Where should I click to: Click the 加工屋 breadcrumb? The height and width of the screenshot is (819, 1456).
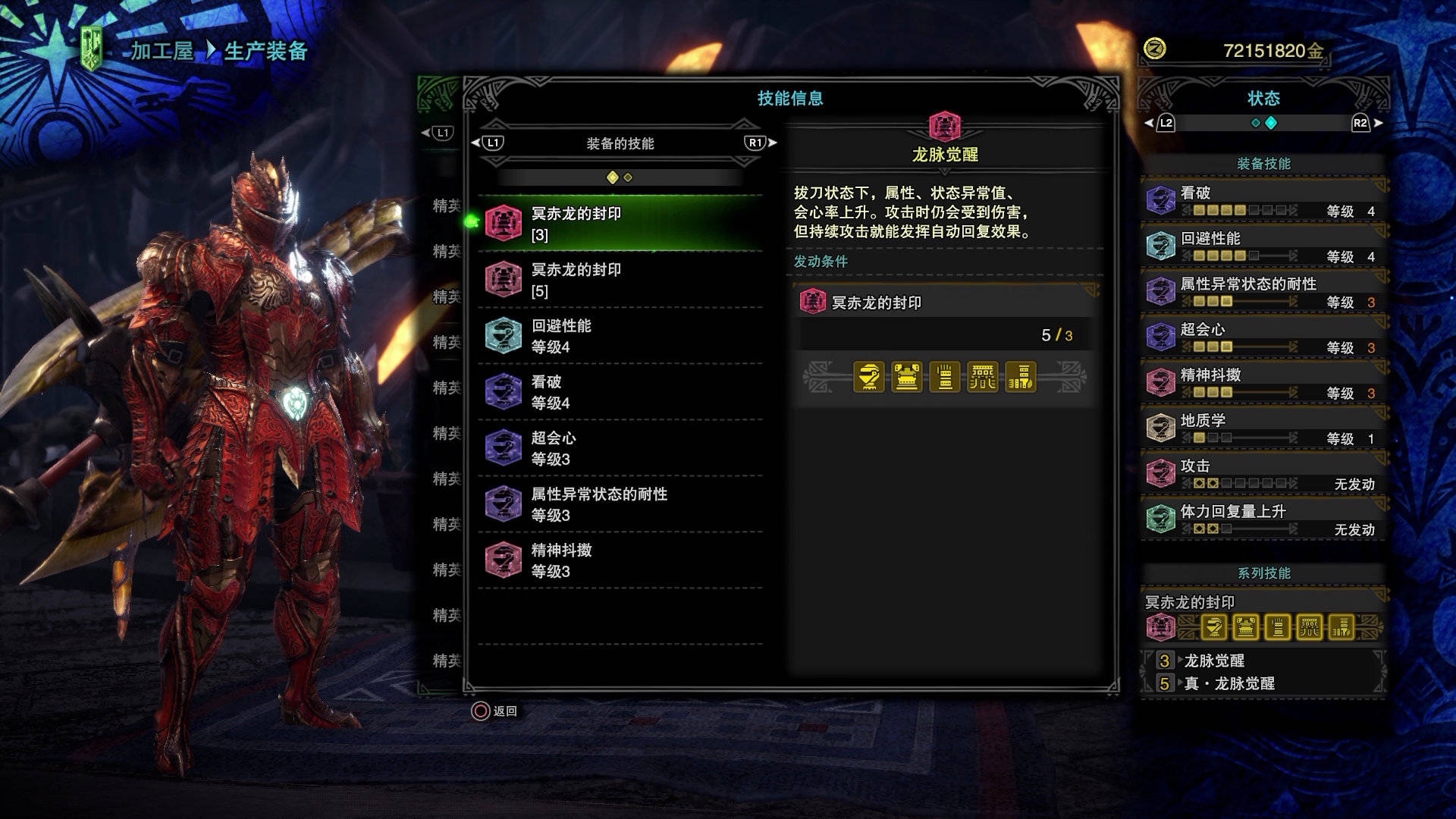(162, 51)
